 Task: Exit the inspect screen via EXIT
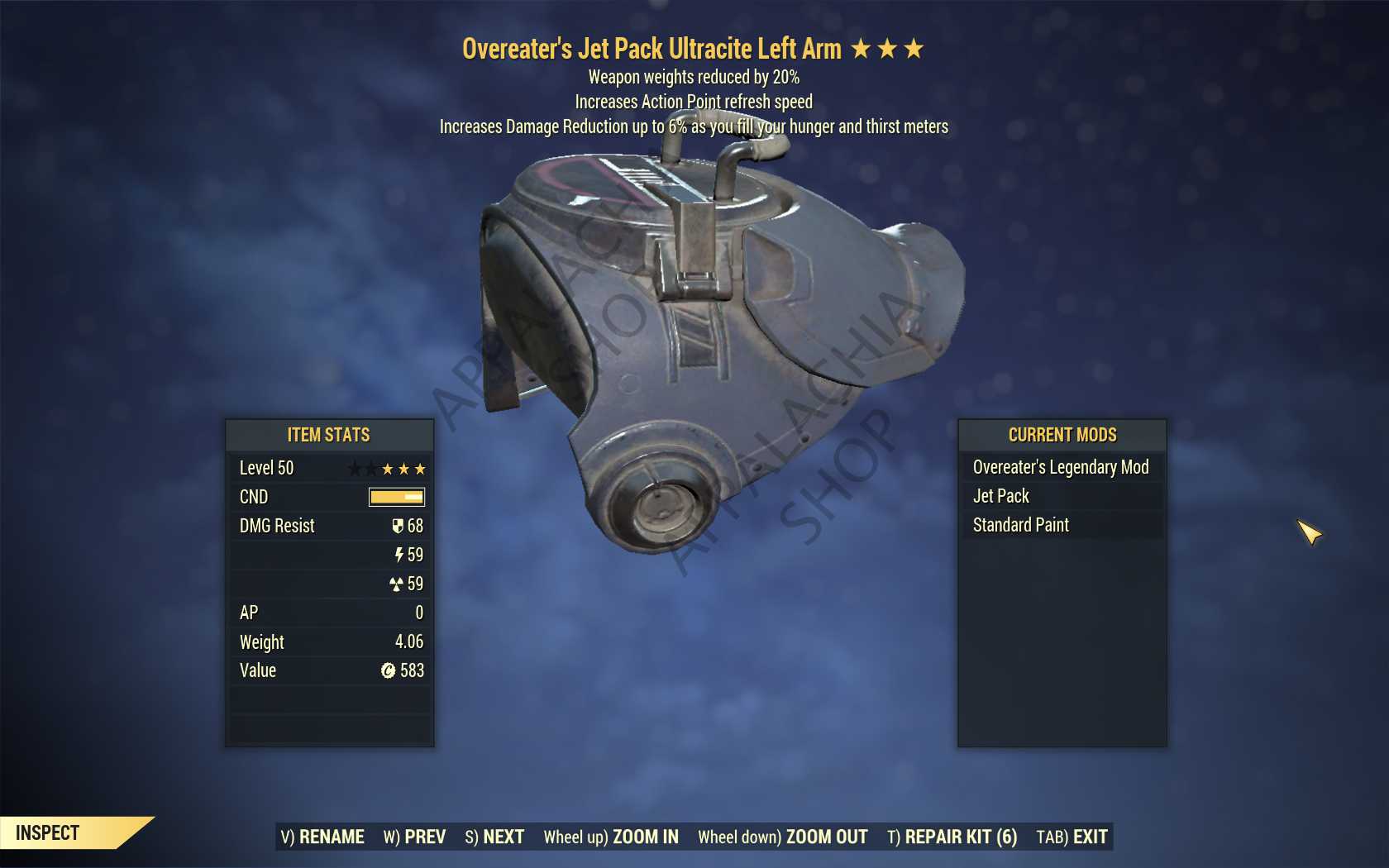point(1072,837)
